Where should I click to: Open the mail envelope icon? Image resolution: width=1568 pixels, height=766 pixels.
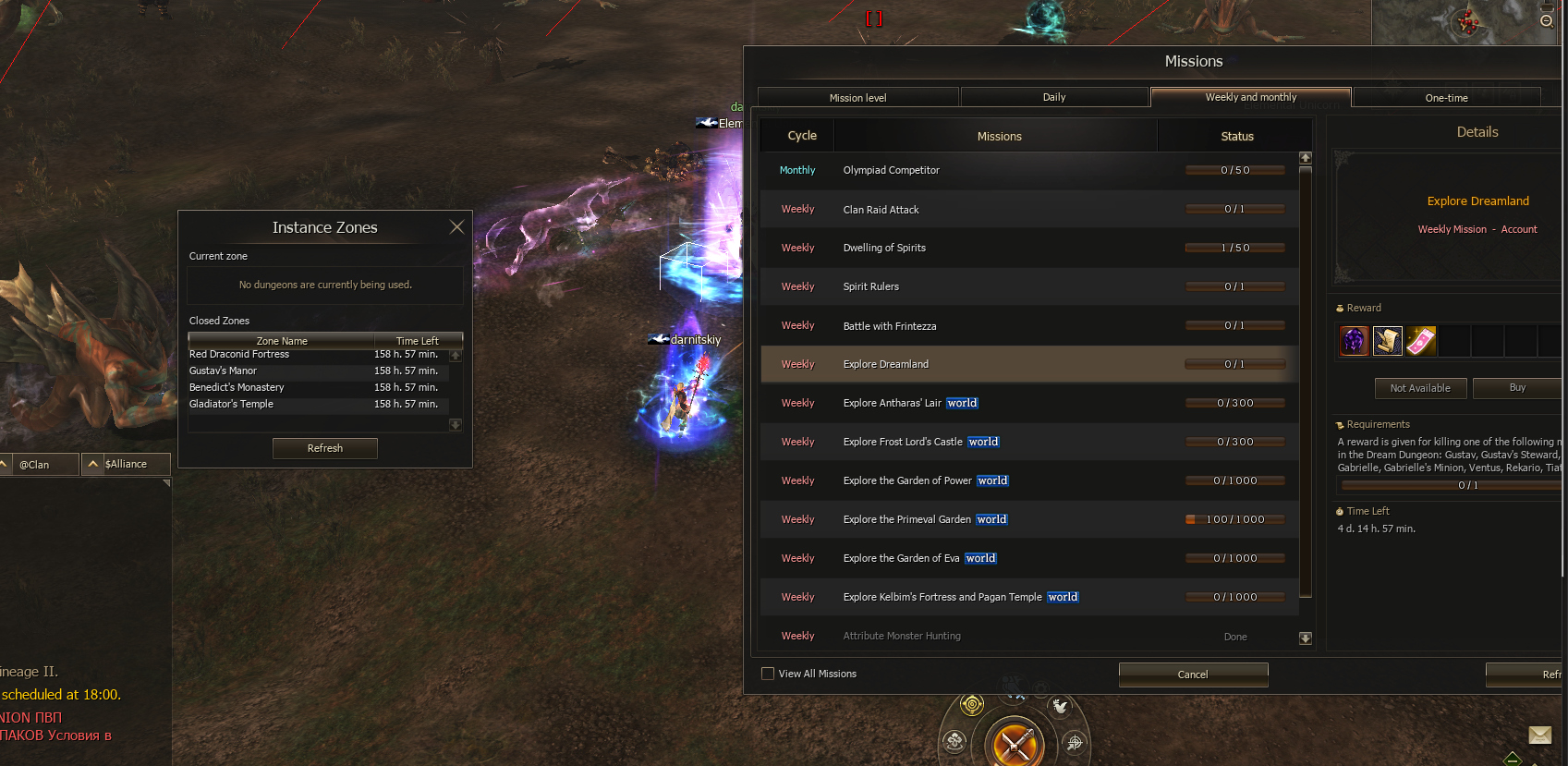click(x=1539, y=736)
